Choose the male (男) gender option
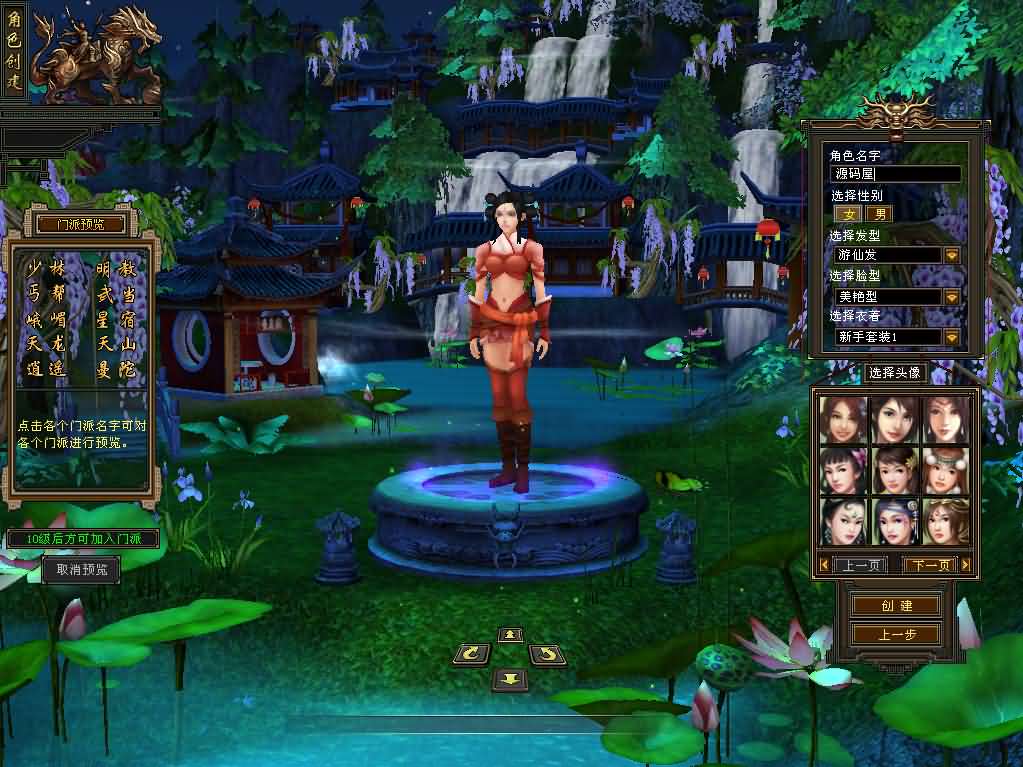 (879, 214)
